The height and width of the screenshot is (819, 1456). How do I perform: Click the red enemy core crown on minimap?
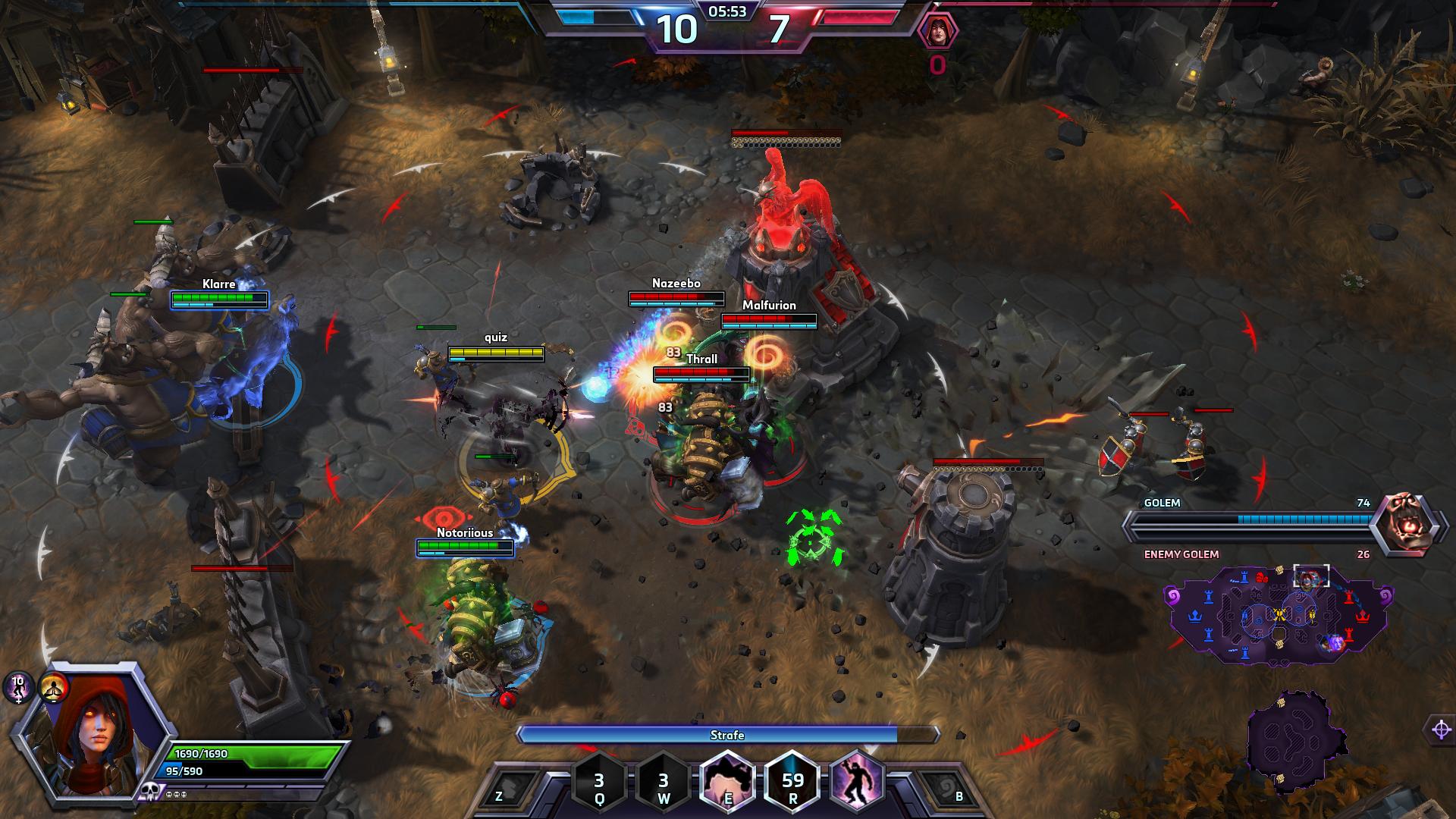click(1363, 615)
